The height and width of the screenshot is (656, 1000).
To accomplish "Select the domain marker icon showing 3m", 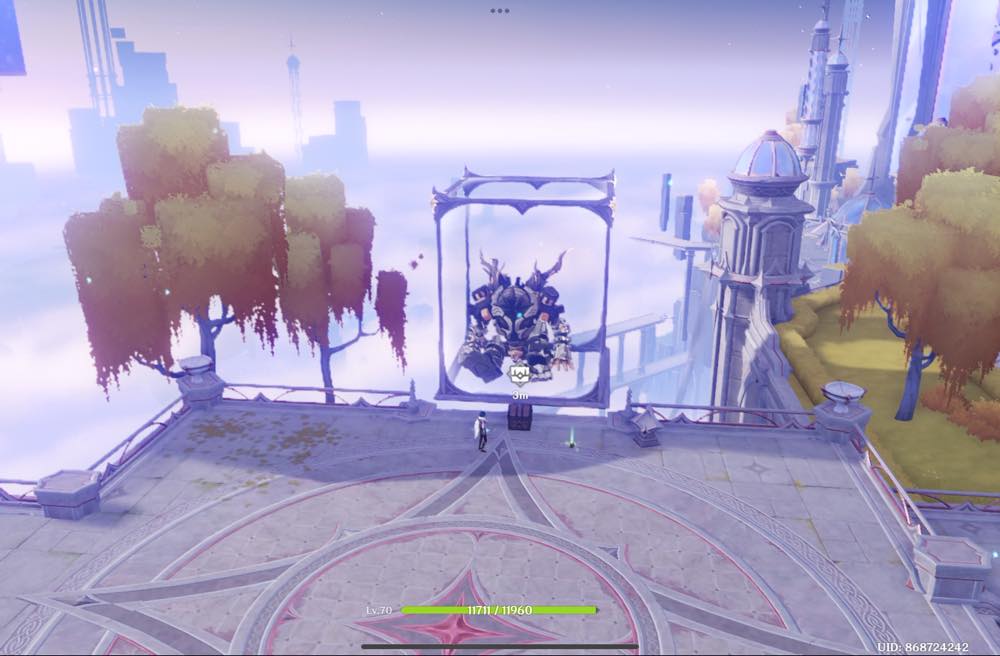I will pyautogui.click(x=519, y=375).
